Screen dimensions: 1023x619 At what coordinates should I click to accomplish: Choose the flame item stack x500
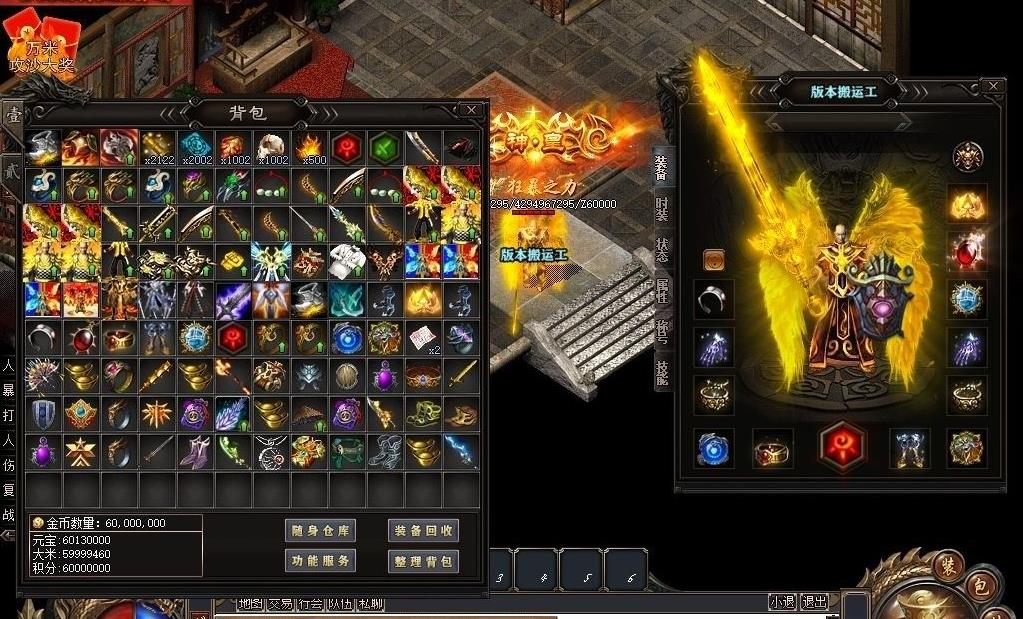(309, 147)
